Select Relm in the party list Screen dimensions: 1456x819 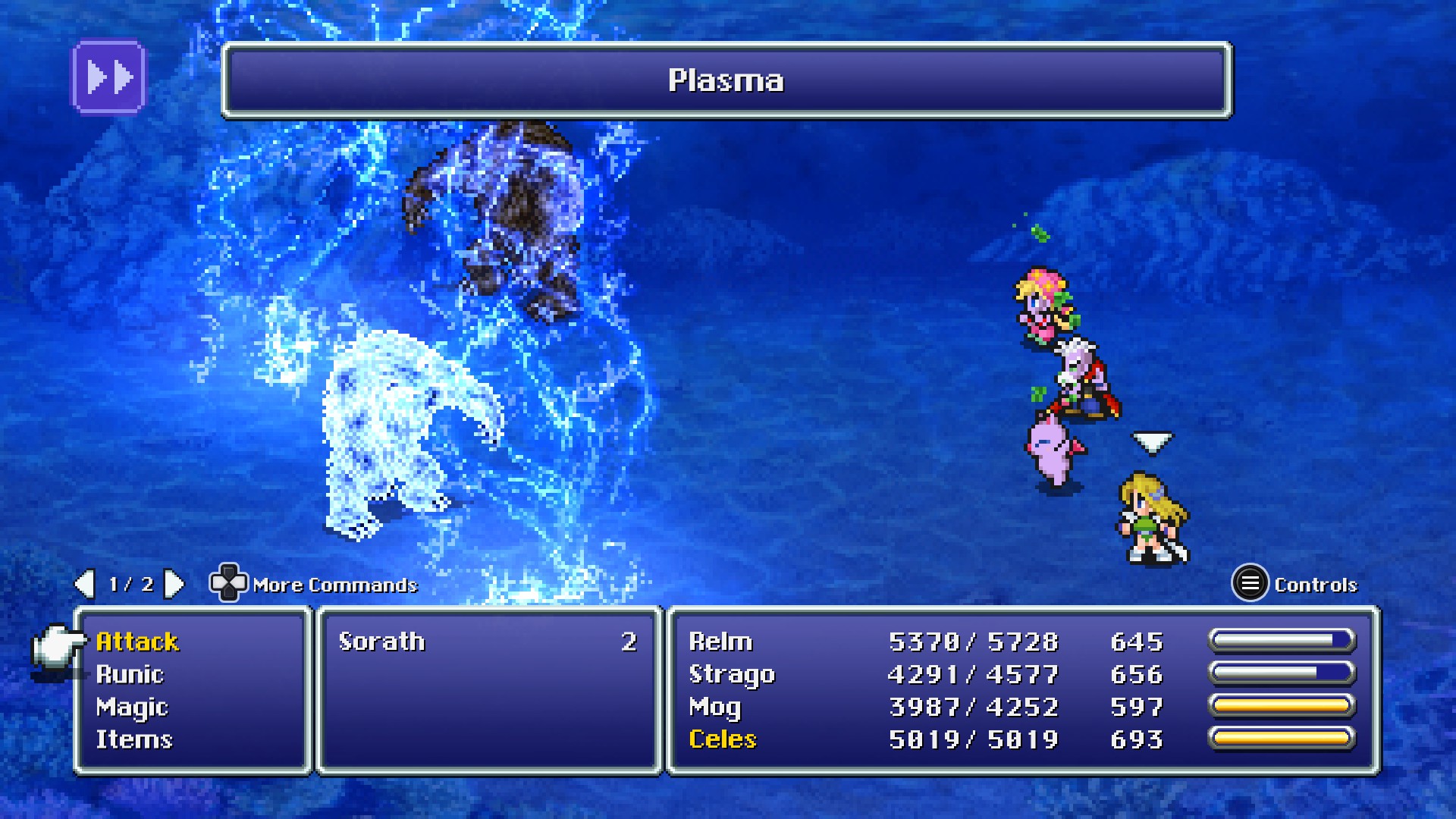pyautogui.click(x=720, y=642)
